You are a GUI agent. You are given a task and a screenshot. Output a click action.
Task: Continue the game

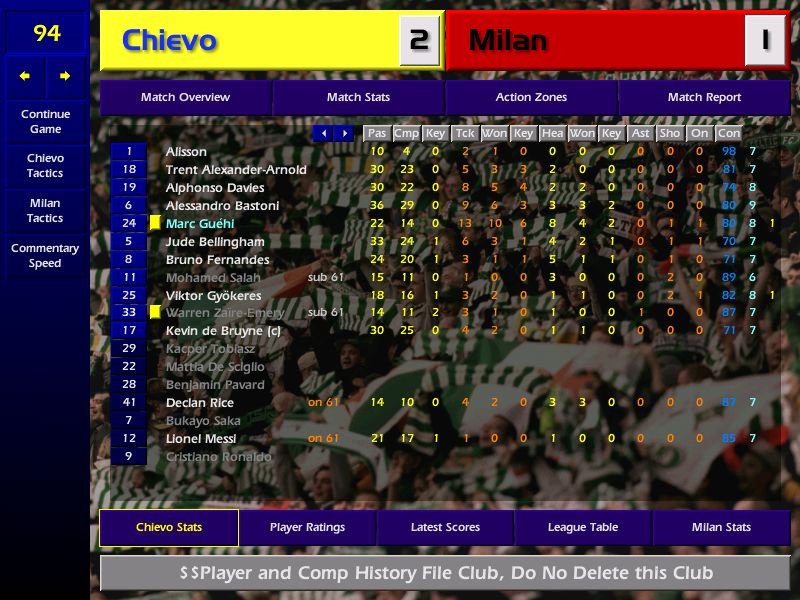pyautogui.click(x=45, y=121)
